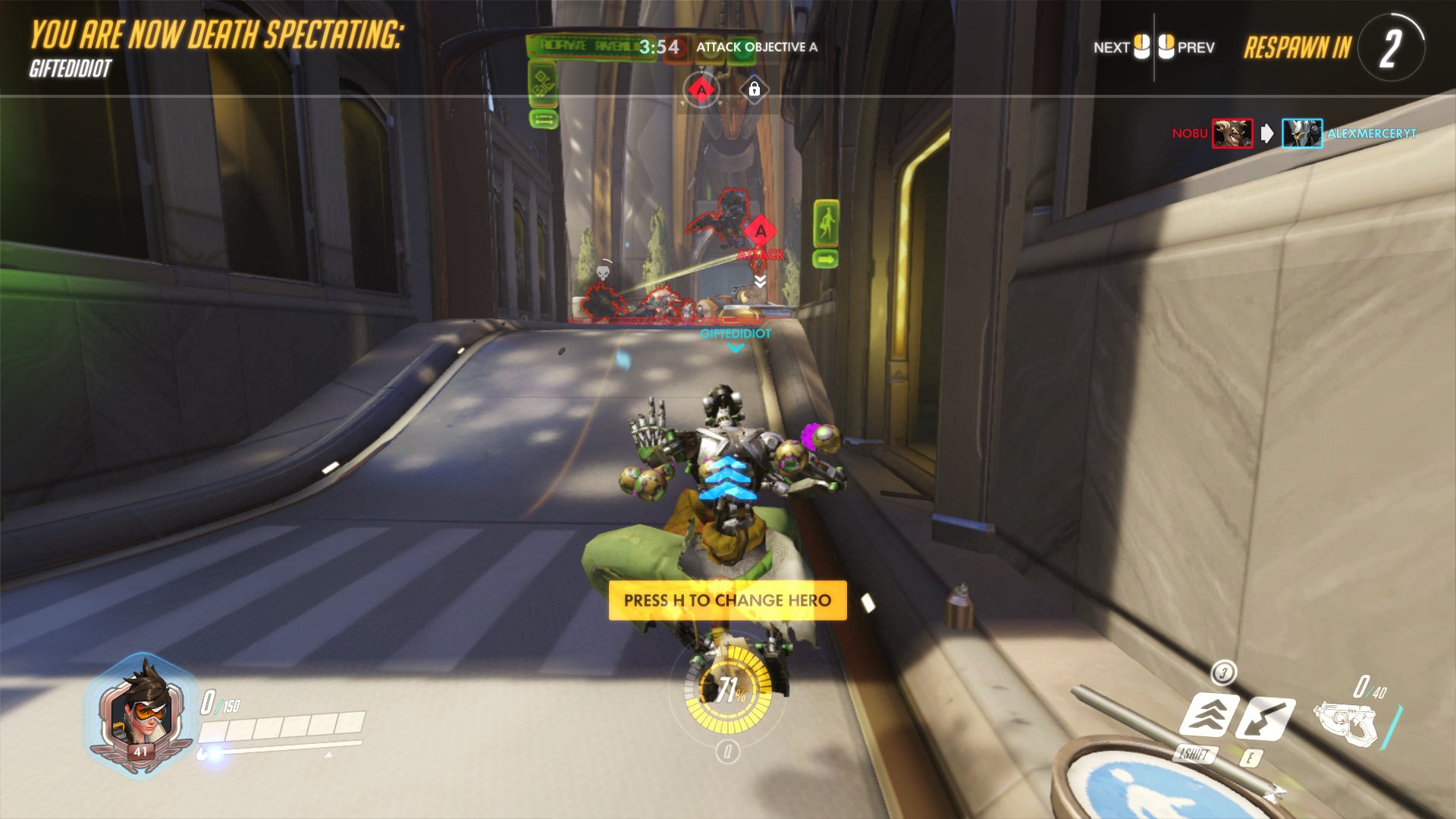Click Nobu's portrait in the kill feed
This screenshot has width=1456, height=819.
1232,133
